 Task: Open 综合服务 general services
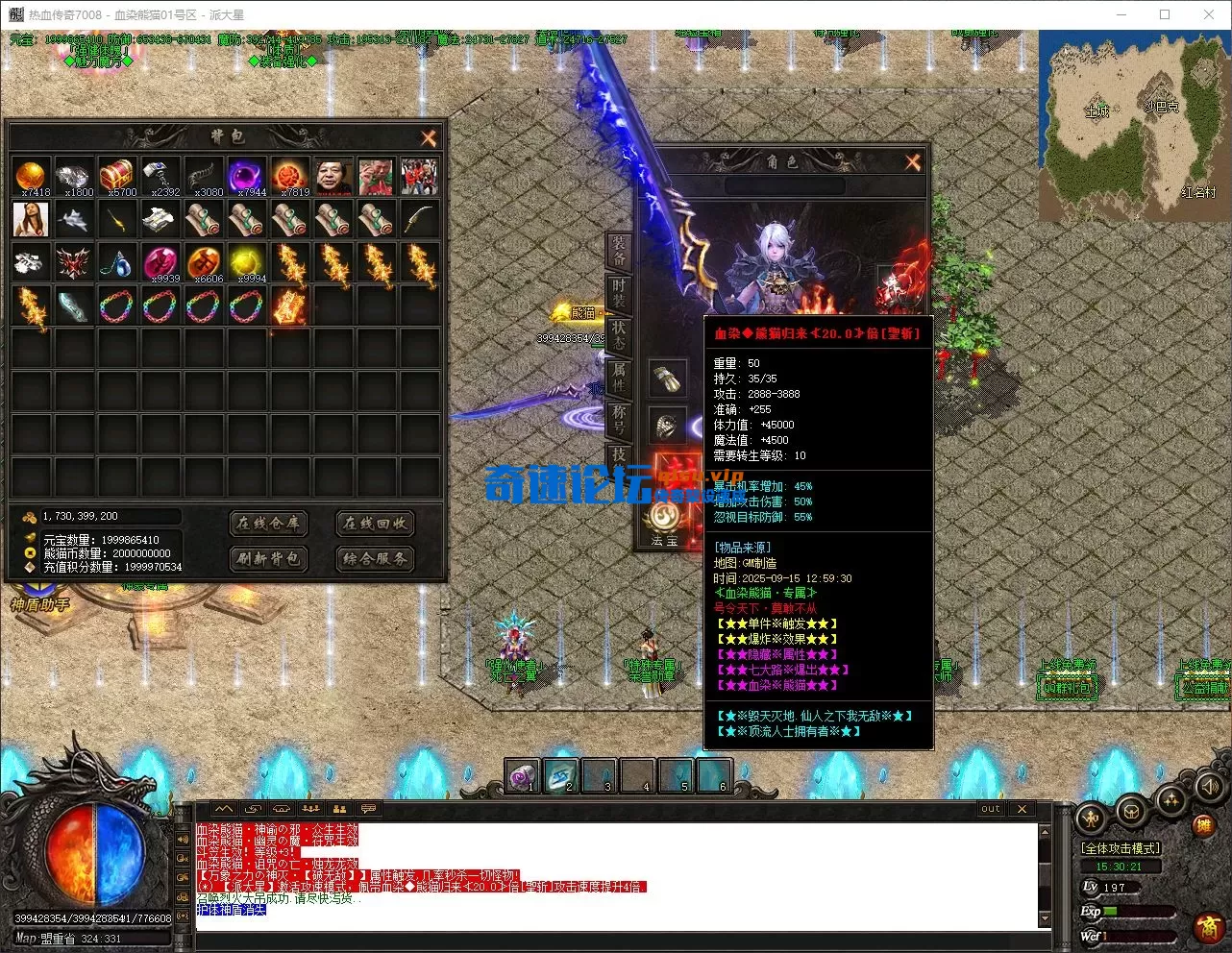click(375, 558)
